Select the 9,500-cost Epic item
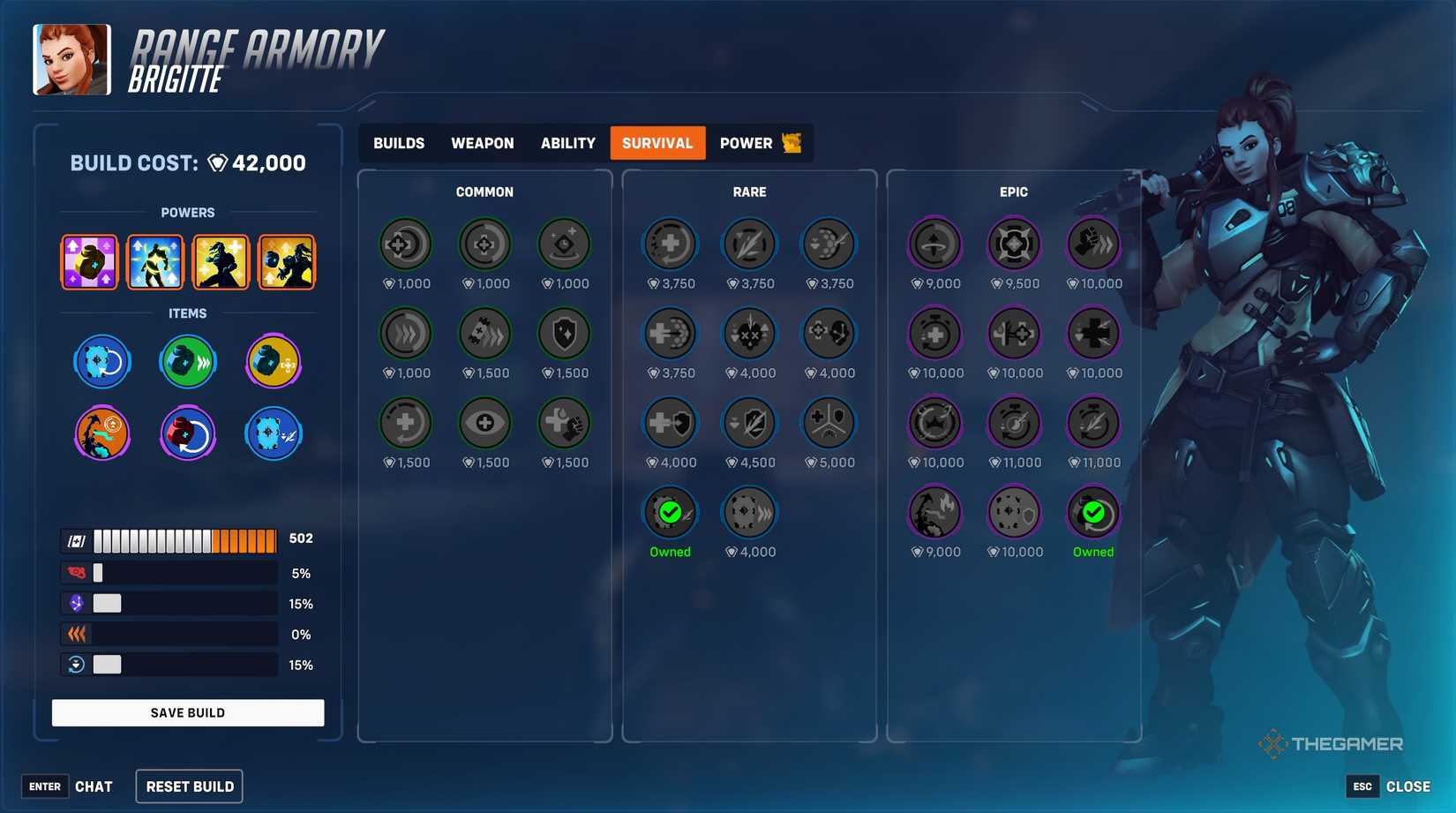This screenshot has width=1456, height=813. tap(1014, 244)
